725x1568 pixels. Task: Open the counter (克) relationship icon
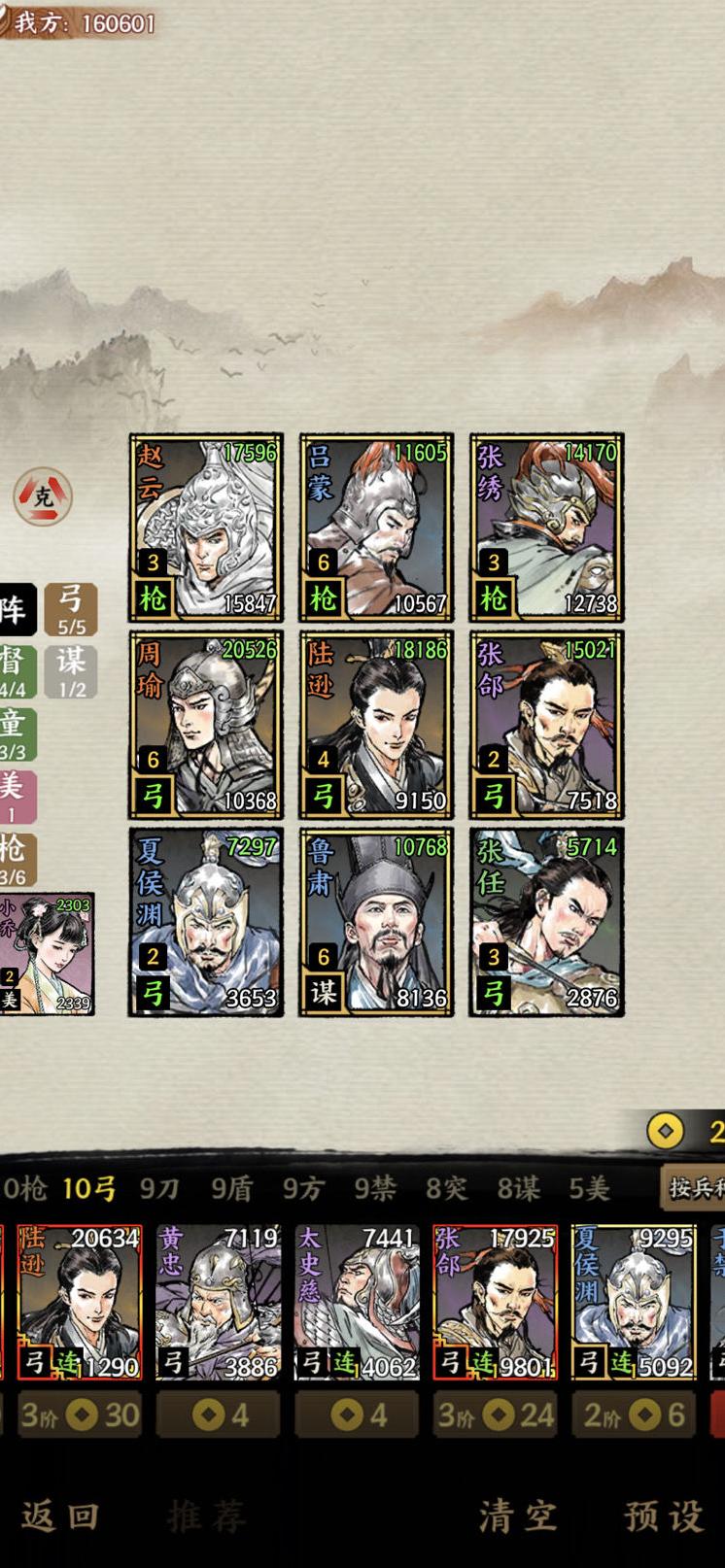tap(43, 496)
